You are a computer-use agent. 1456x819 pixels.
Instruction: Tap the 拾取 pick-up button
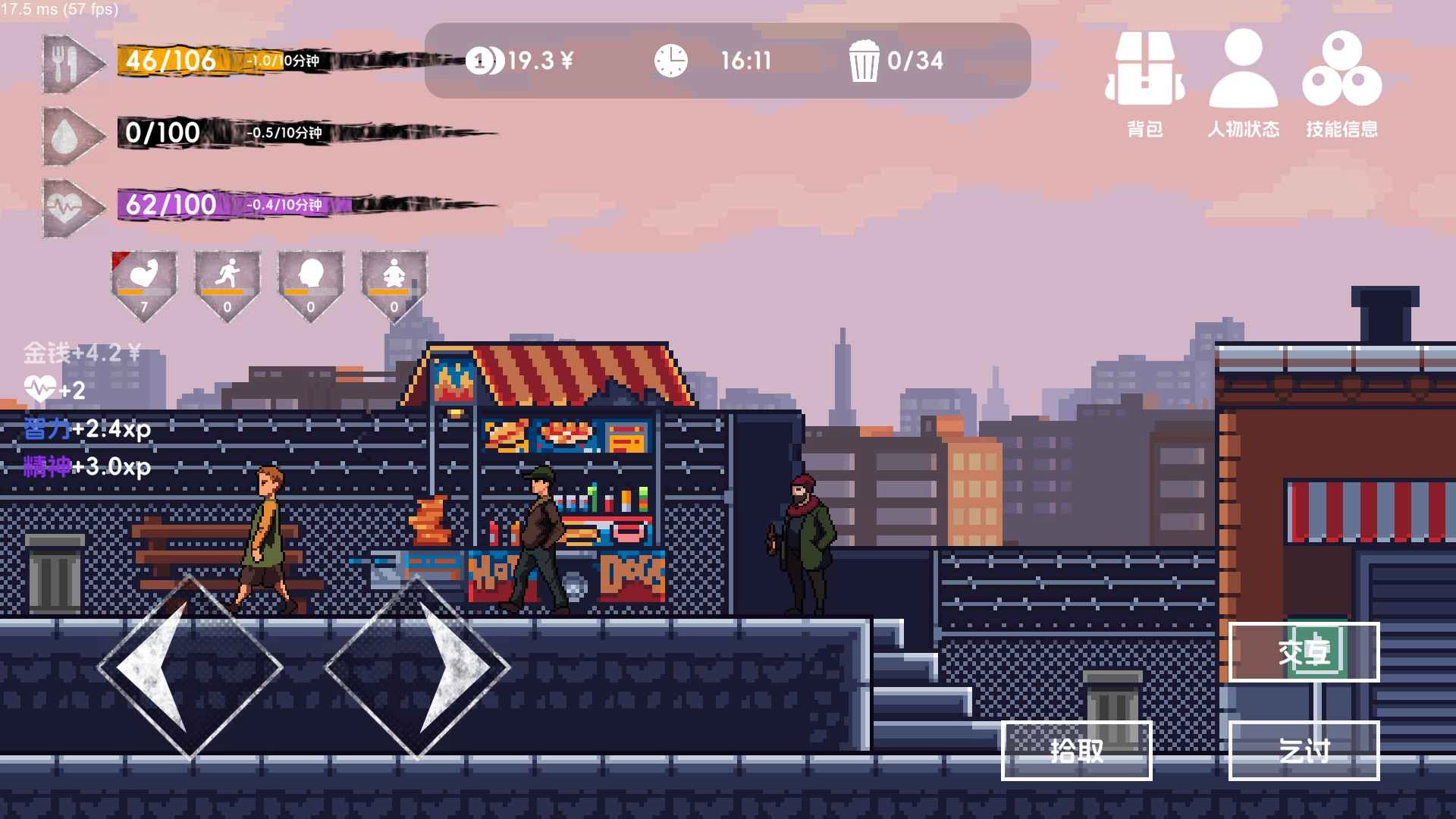click(x=1076, y=751)
